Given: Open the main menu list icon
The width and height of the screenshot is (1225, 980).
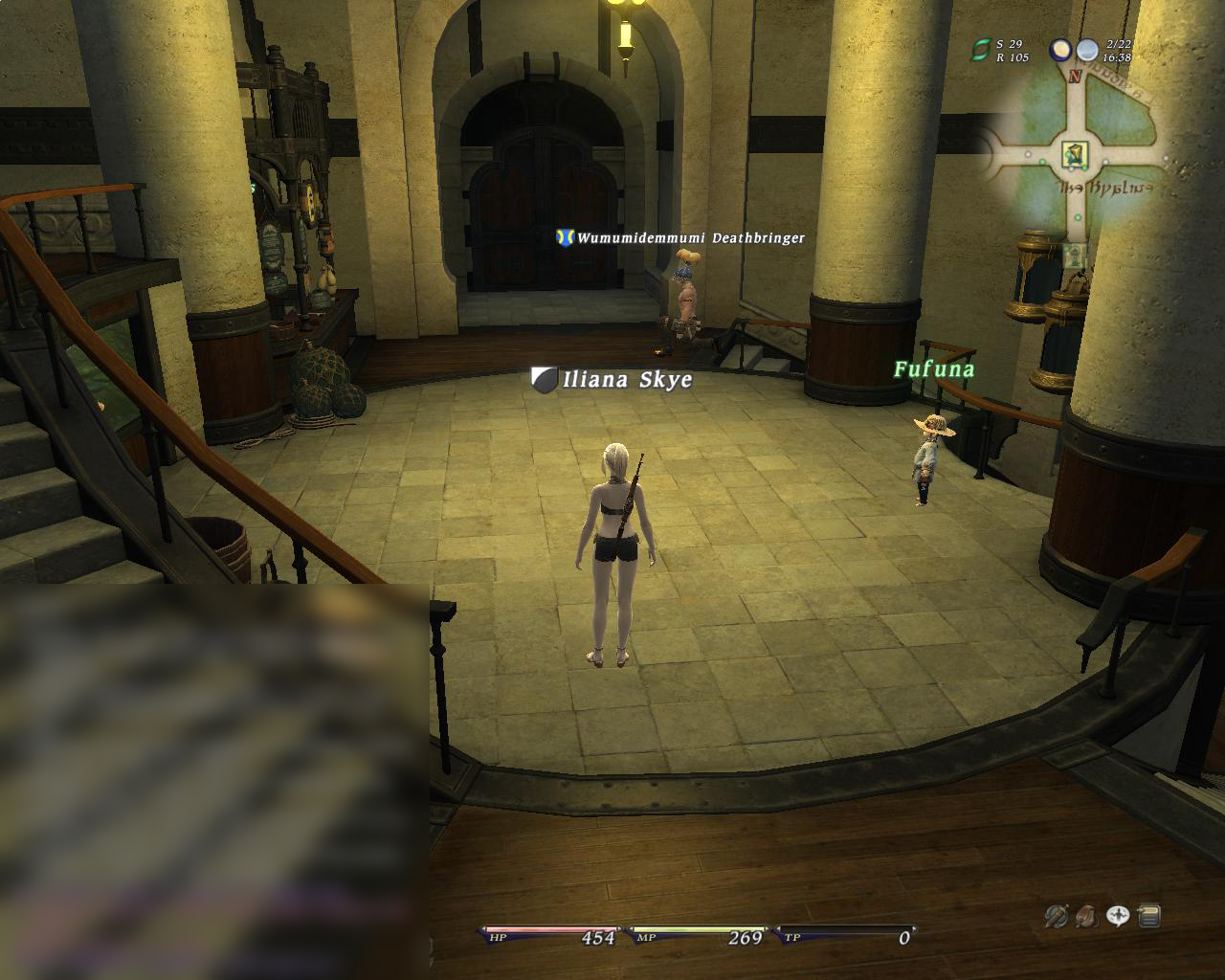Looking at the screenshot, I should pyautogui.click(x=1149, y=916).
